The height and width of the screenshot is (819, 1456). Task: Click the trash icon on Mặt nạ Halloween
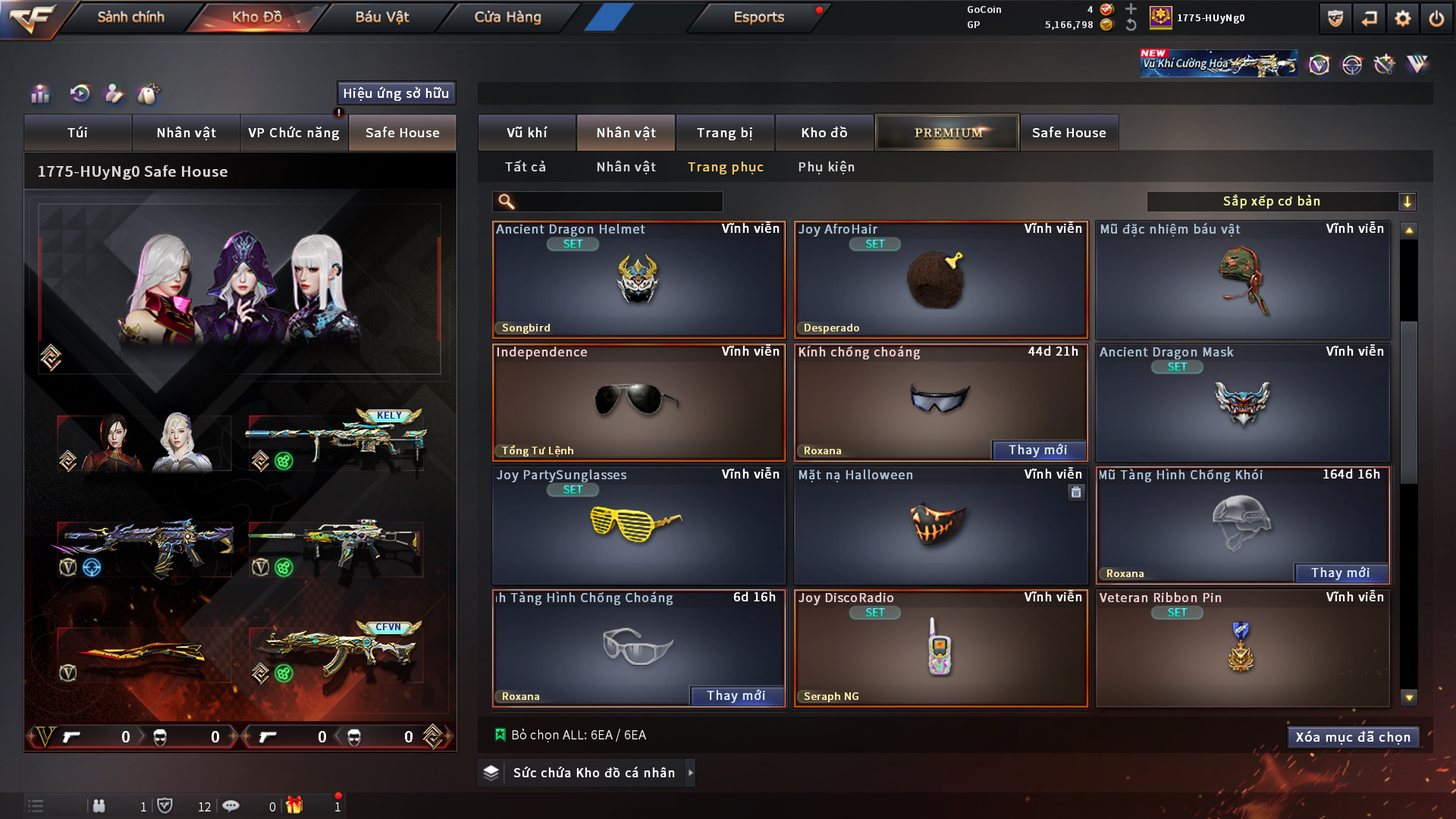1076,492
